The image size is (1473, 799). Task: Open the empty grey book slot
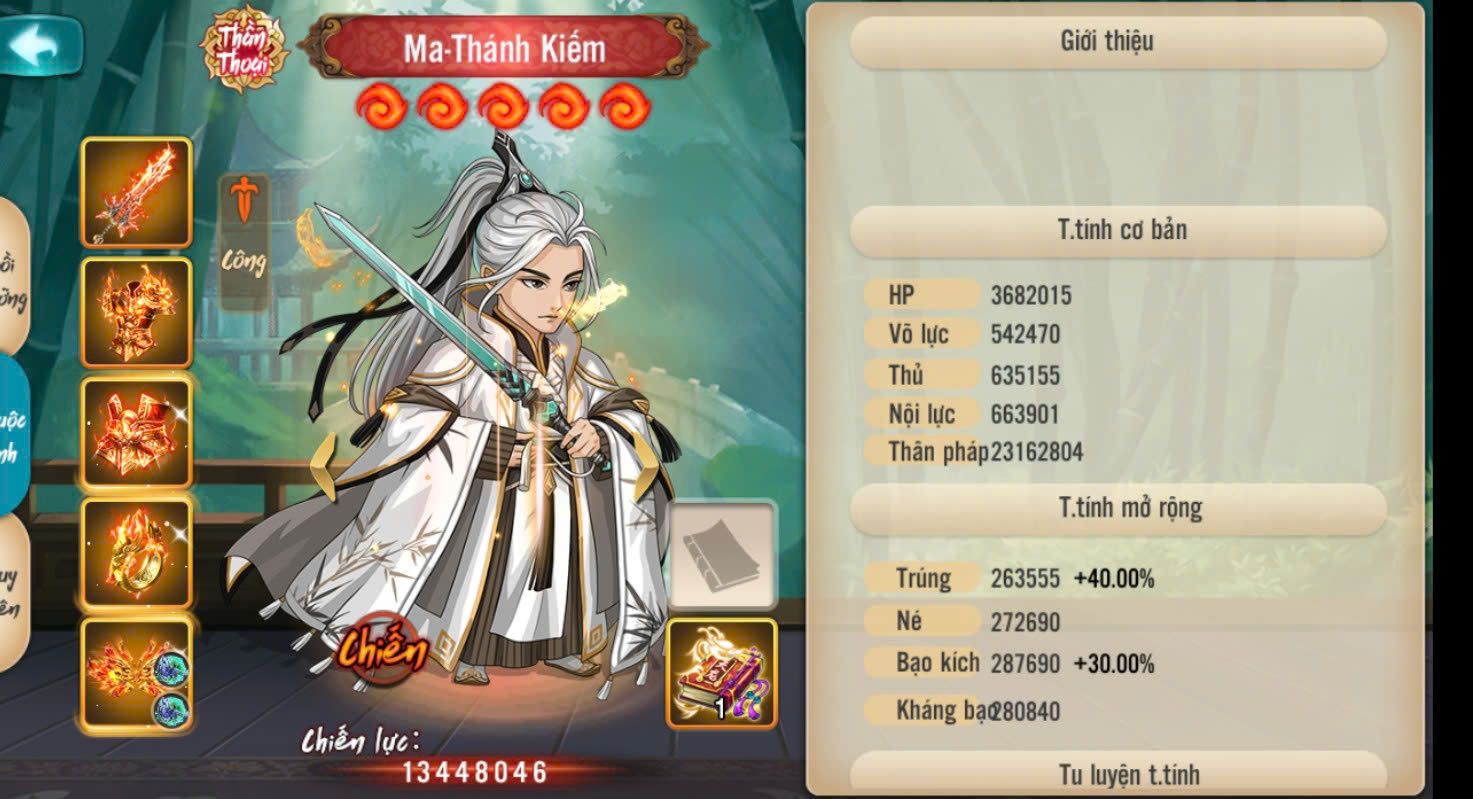click(x=722, y=556)
